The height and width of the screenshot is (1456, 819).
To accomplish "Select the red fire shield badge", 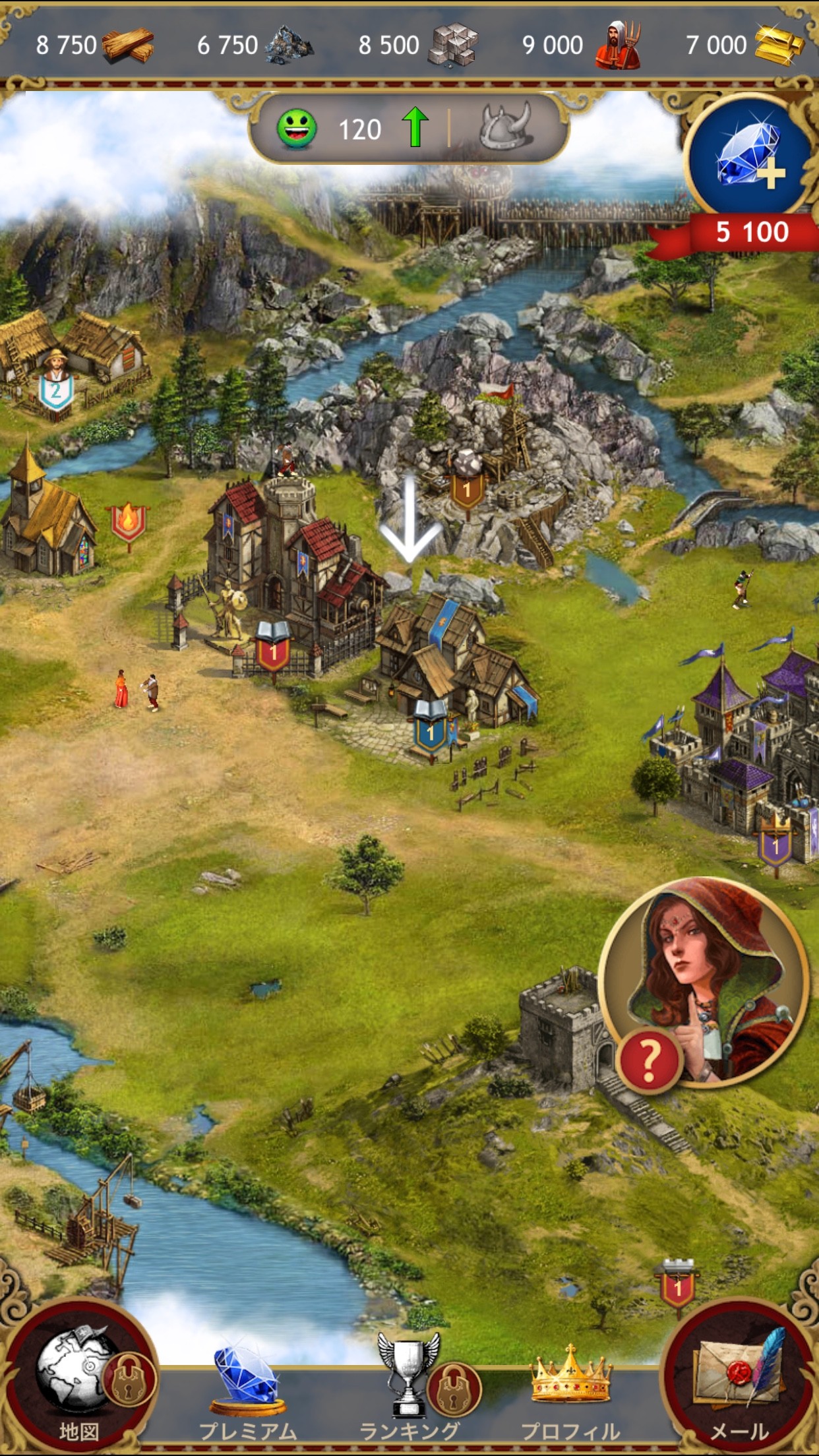I will click(x=128, y=524).
